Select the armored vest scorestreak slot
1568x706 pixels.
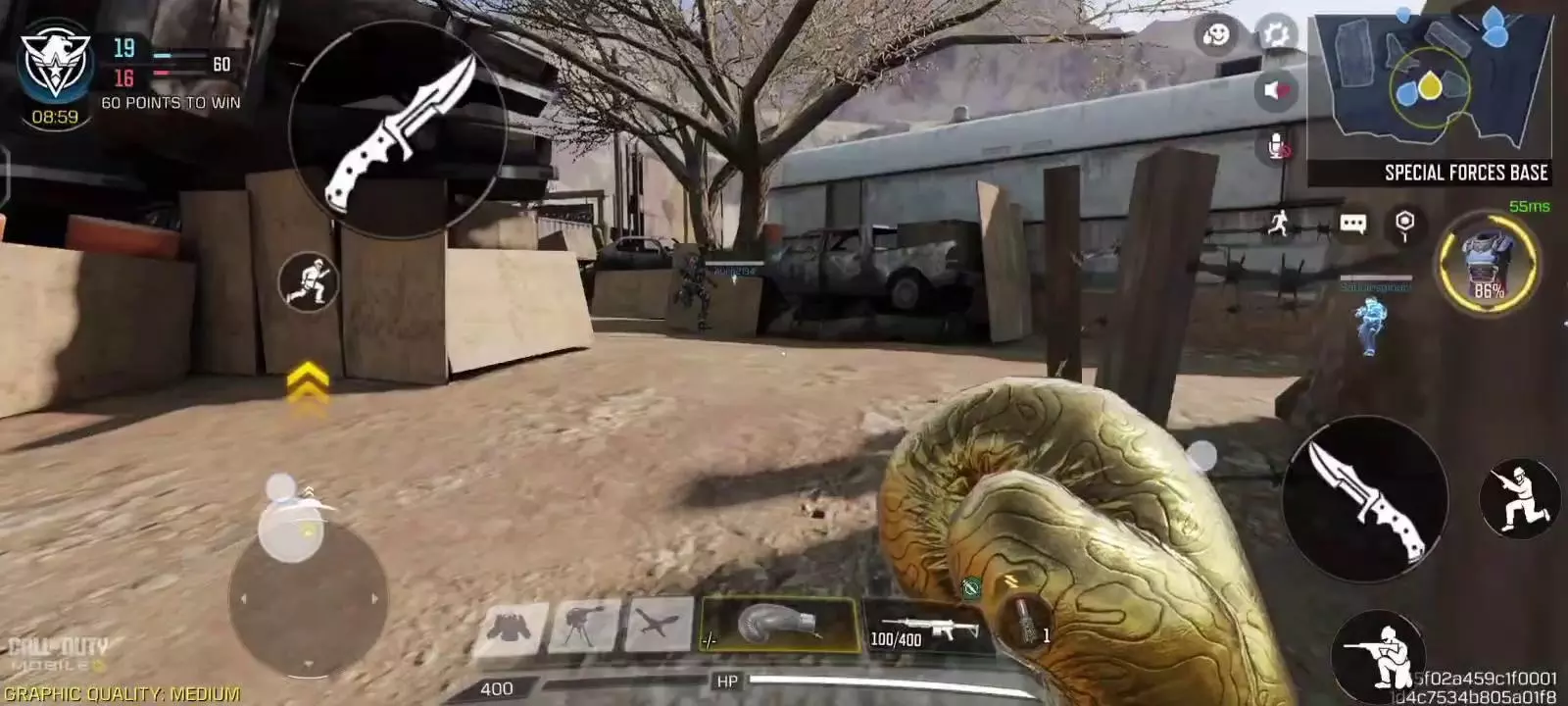tap(511, 627)
